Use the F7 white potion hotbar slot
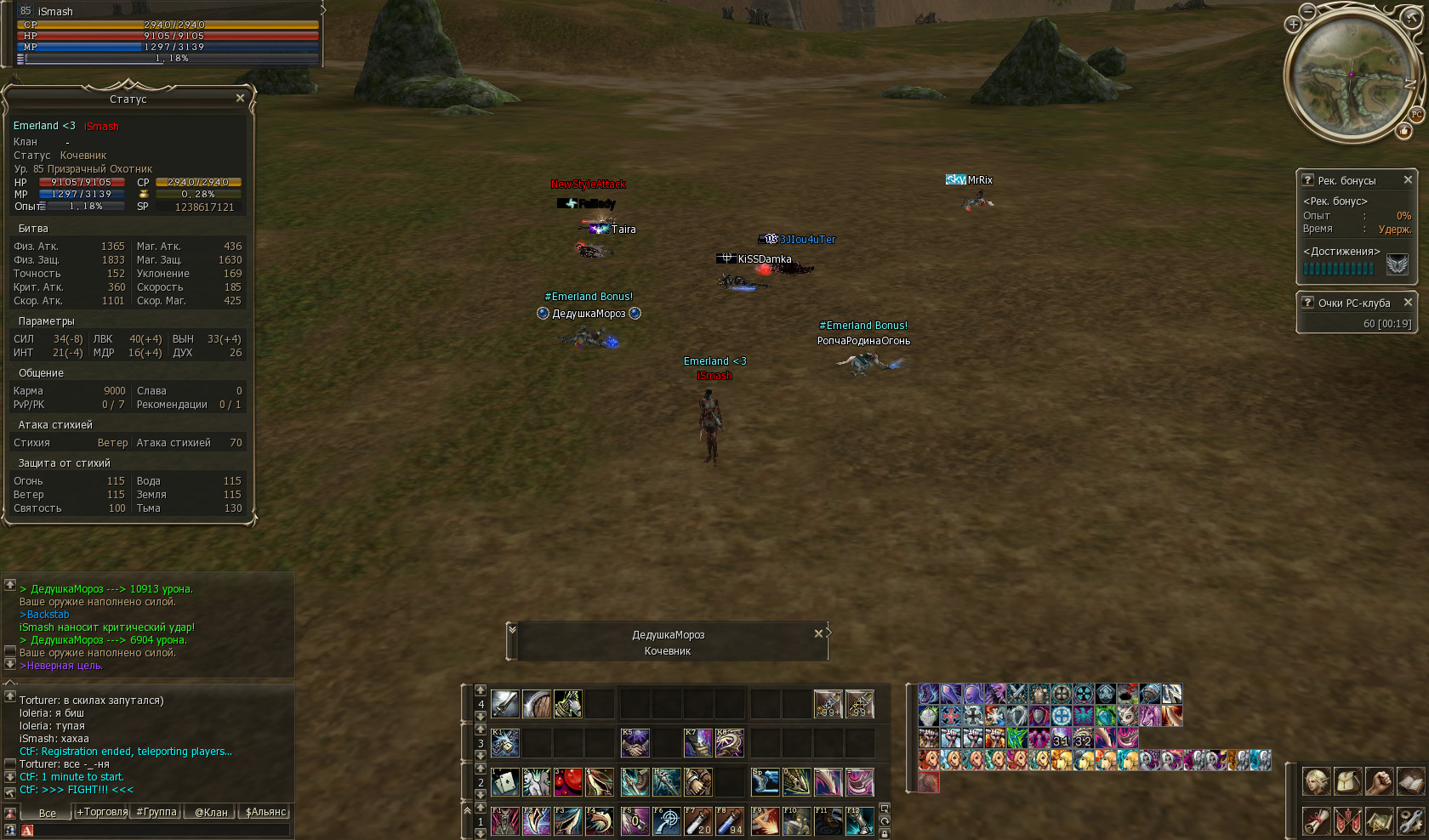This screenshot has height=840, width=1429. tap(698, 821)
